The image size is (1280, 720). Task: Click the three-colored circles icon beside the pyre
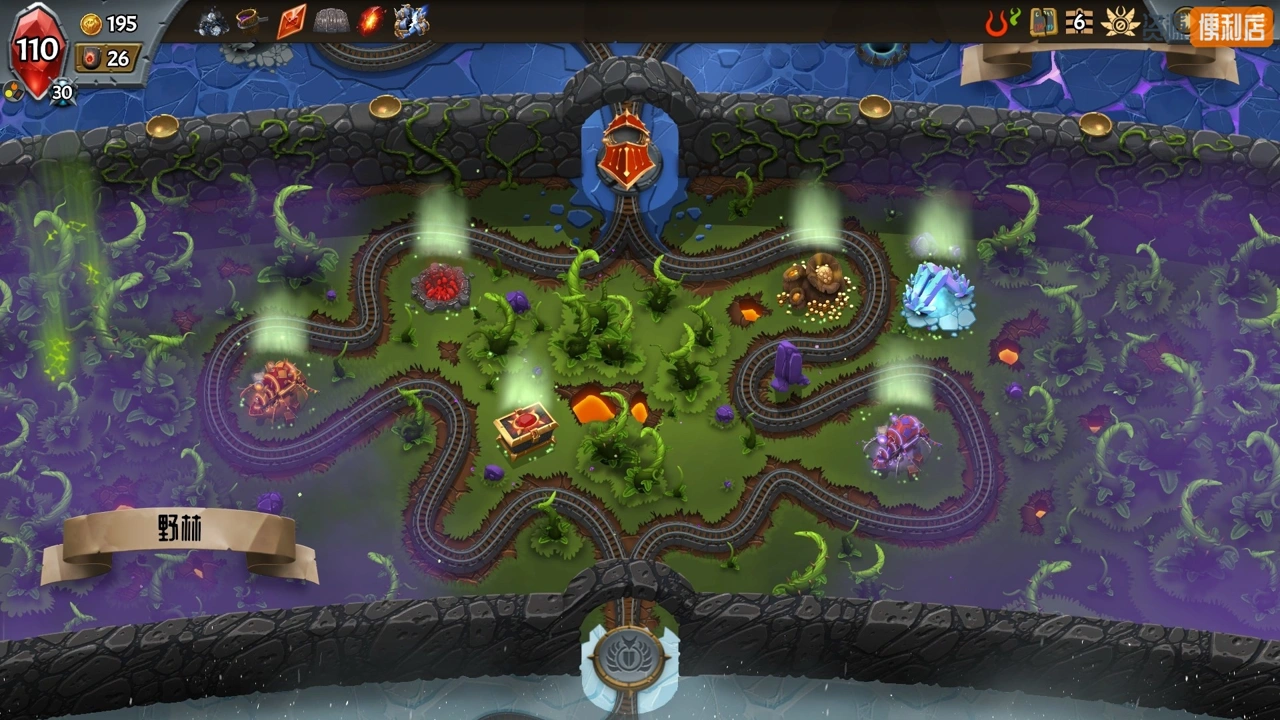(11, 90)
